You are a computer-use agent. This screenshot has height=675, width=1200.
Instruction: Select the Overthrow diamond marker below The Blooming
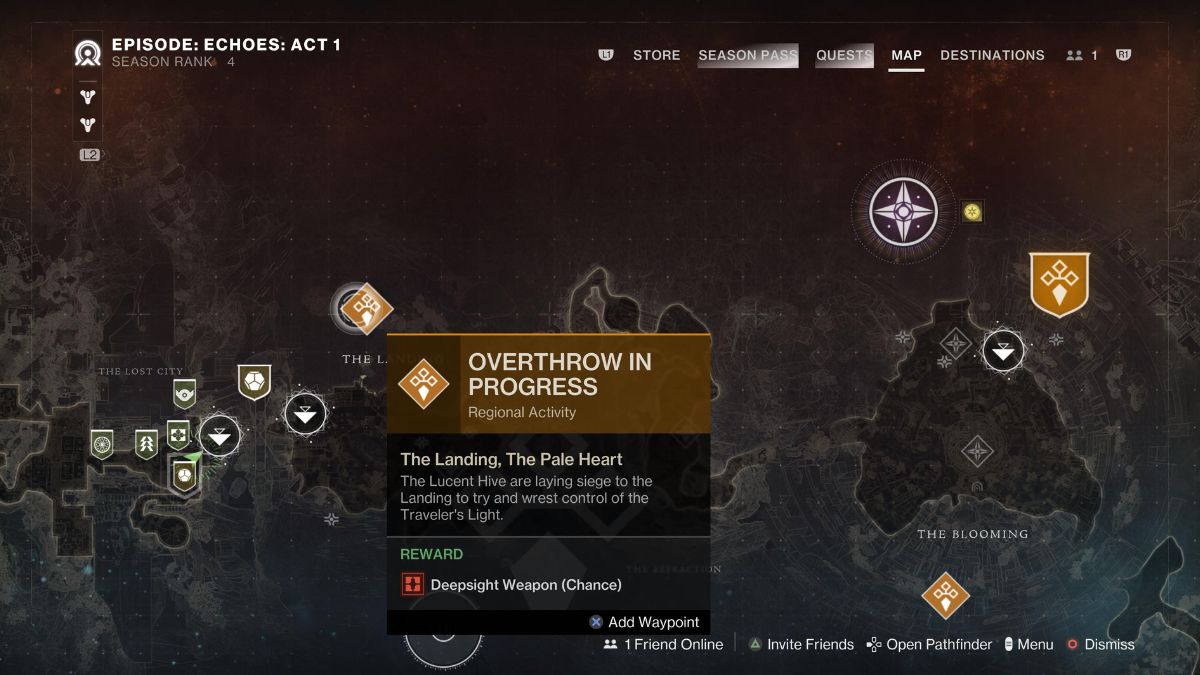click(945, 596)
